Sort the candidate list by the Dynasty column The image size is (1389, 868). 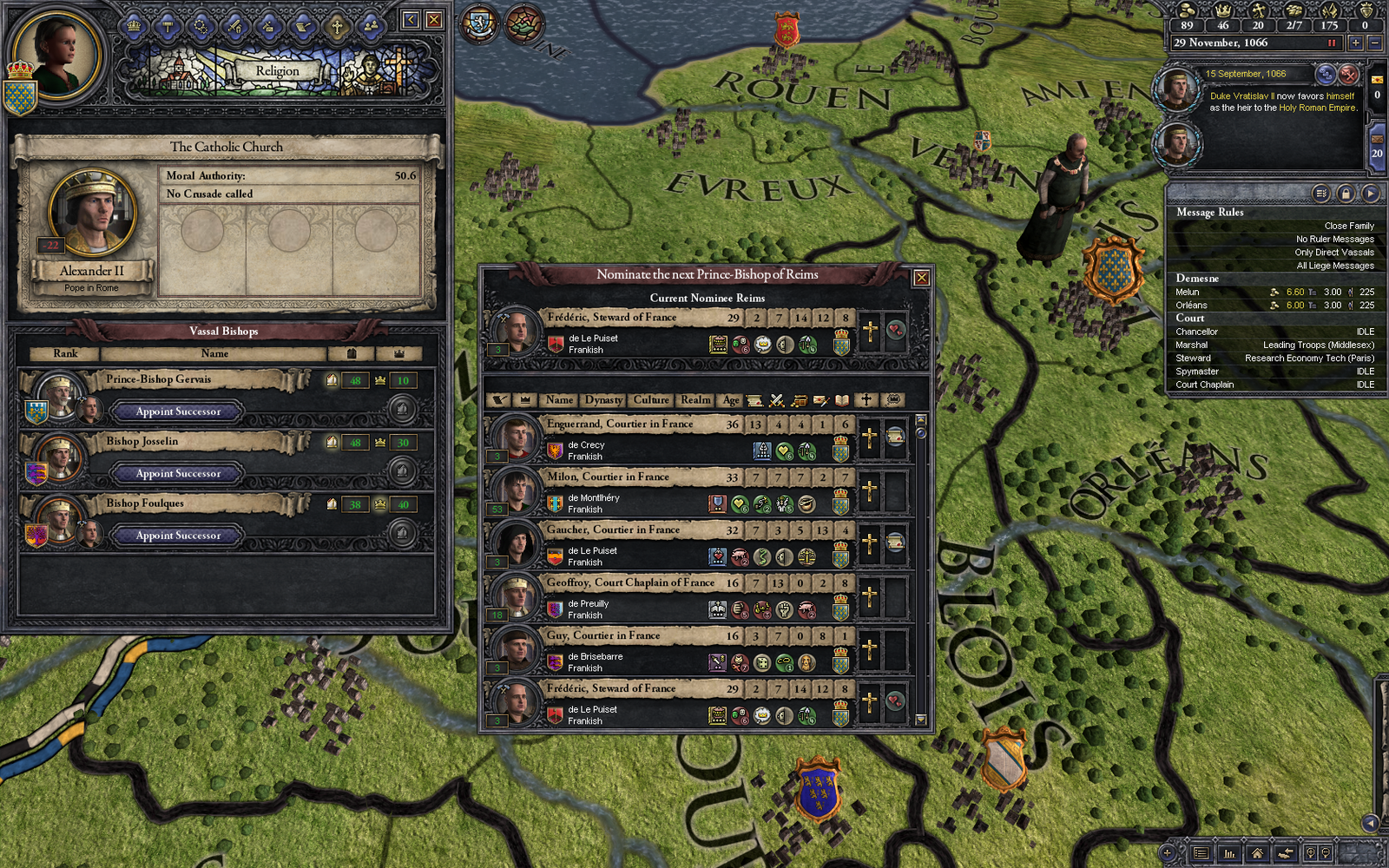[604, 400]
